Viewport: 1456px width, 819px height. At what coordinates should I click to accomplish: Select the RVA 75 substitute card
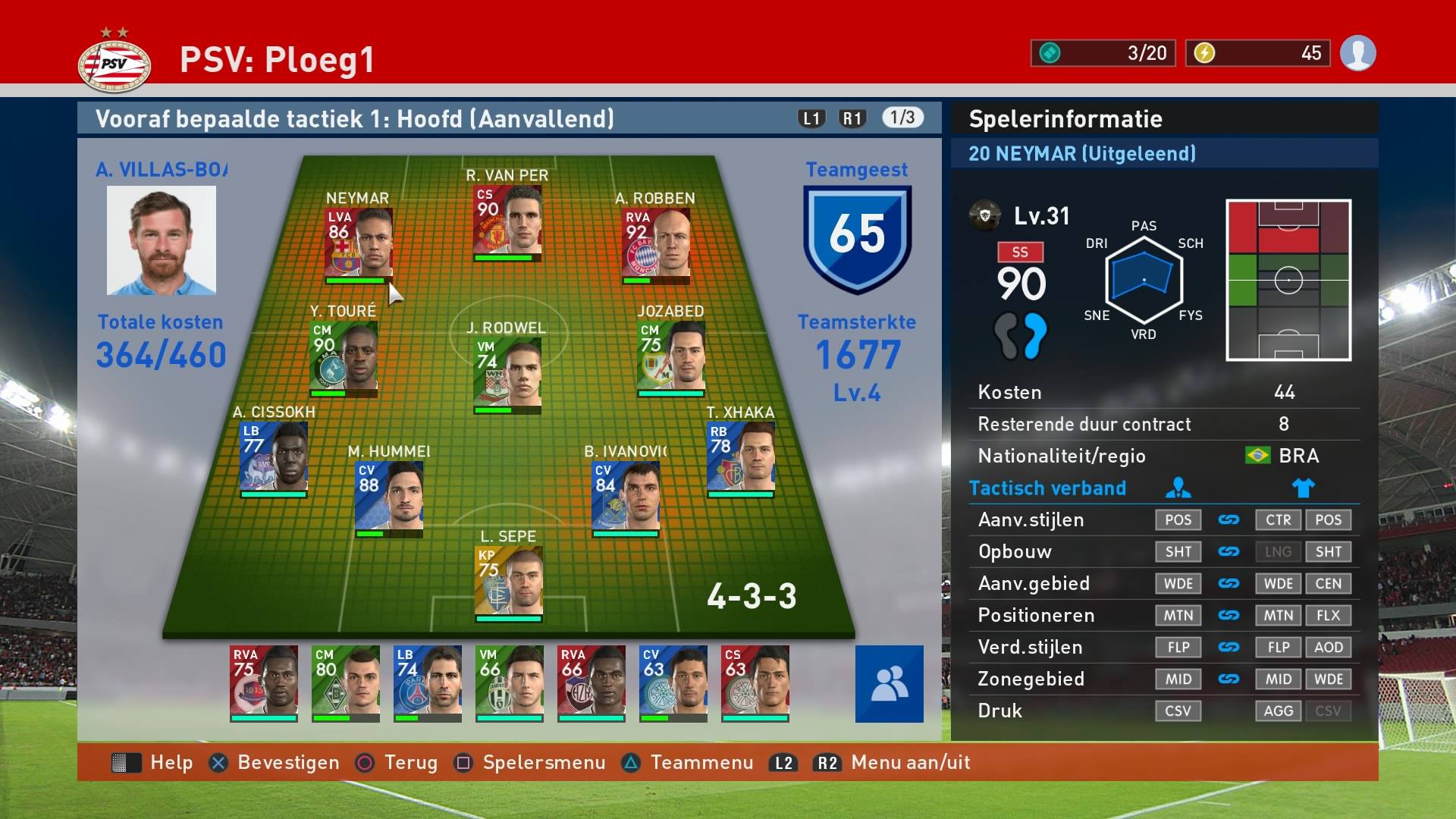pos(264,682)
